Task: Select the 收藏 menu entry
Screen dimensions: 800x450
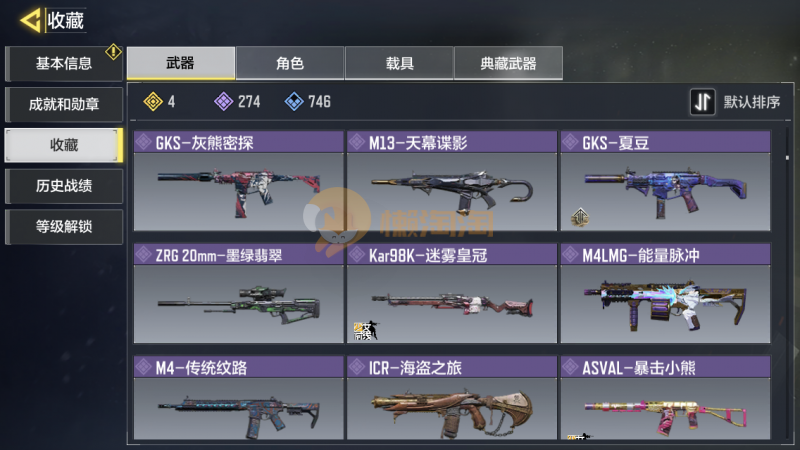Action: pyautogui.click(x=64, y=145)
